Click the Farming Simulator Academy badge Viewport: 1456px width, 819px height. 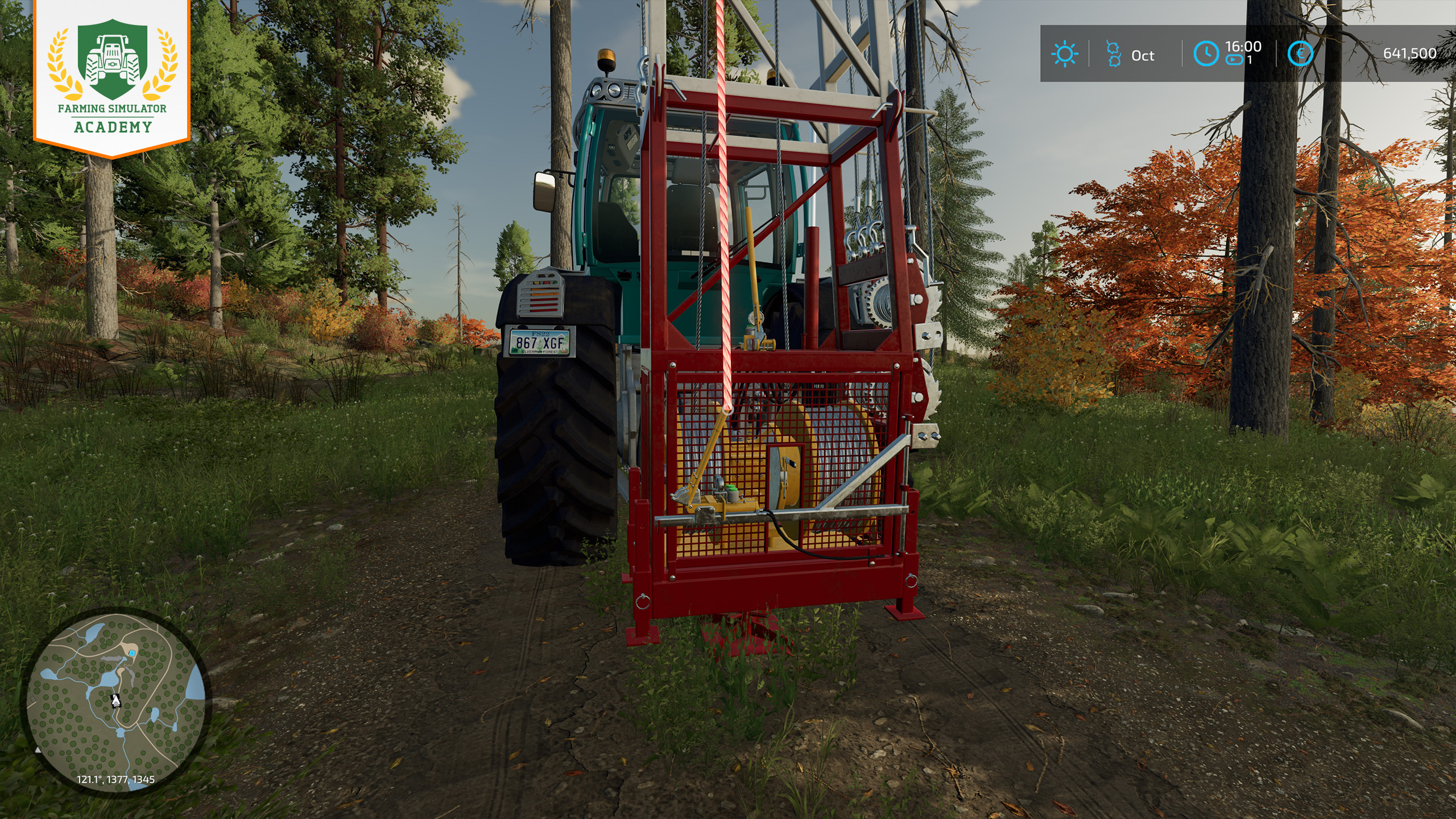(112, 78)
